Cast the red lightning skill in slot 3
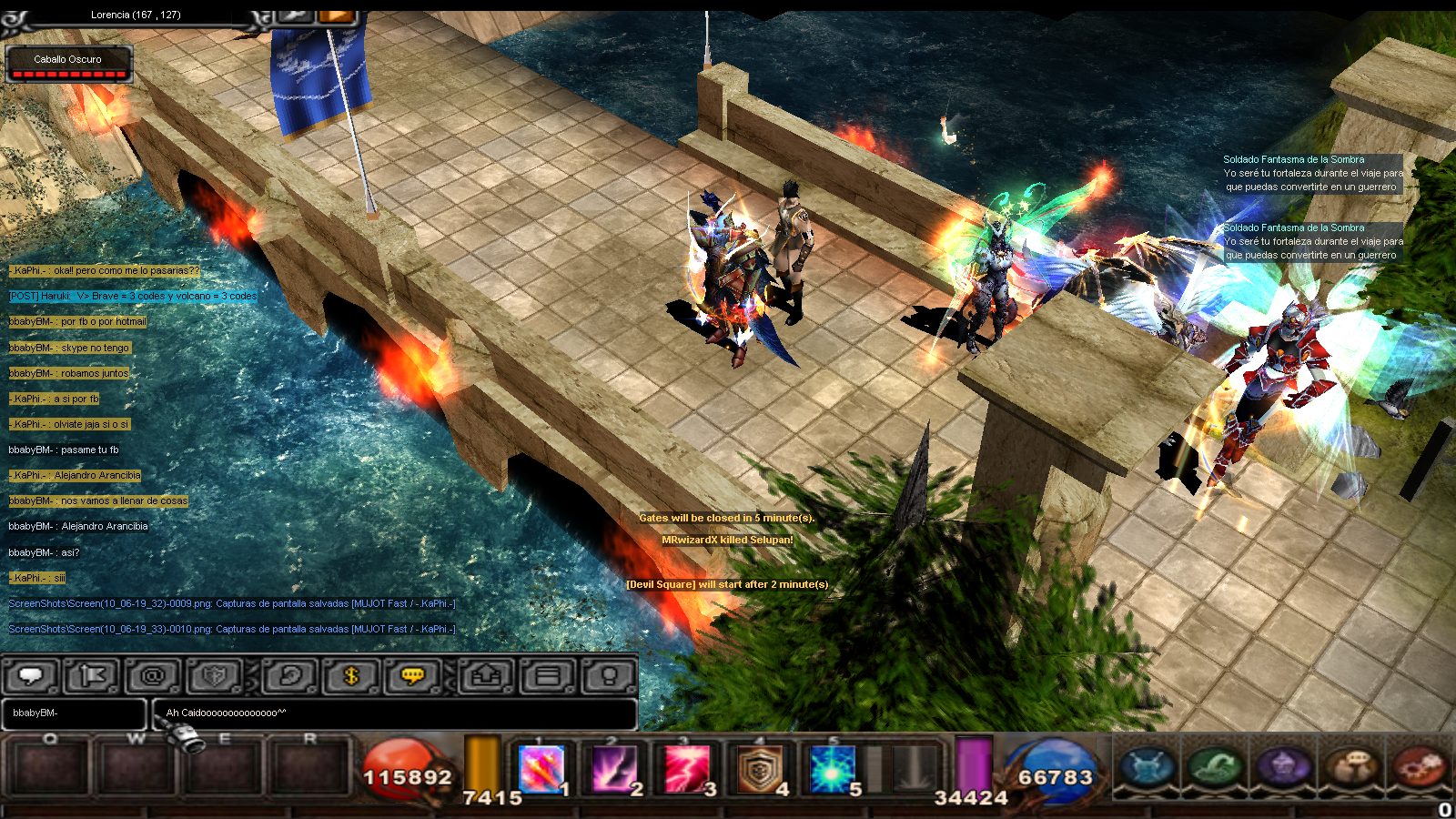1456x819 pixels. pos(687,769)
